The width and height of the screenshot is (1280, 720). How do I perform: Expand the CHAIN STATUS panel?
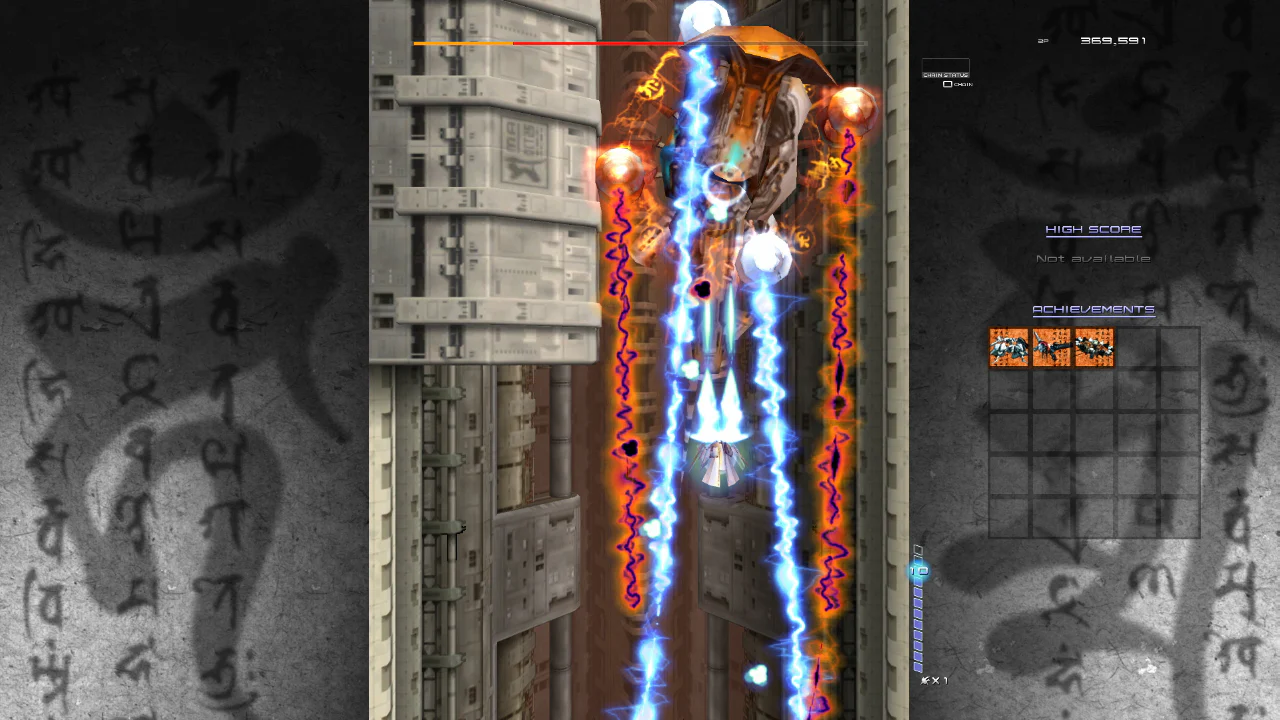pyautogui.click(x=944, y=73)
